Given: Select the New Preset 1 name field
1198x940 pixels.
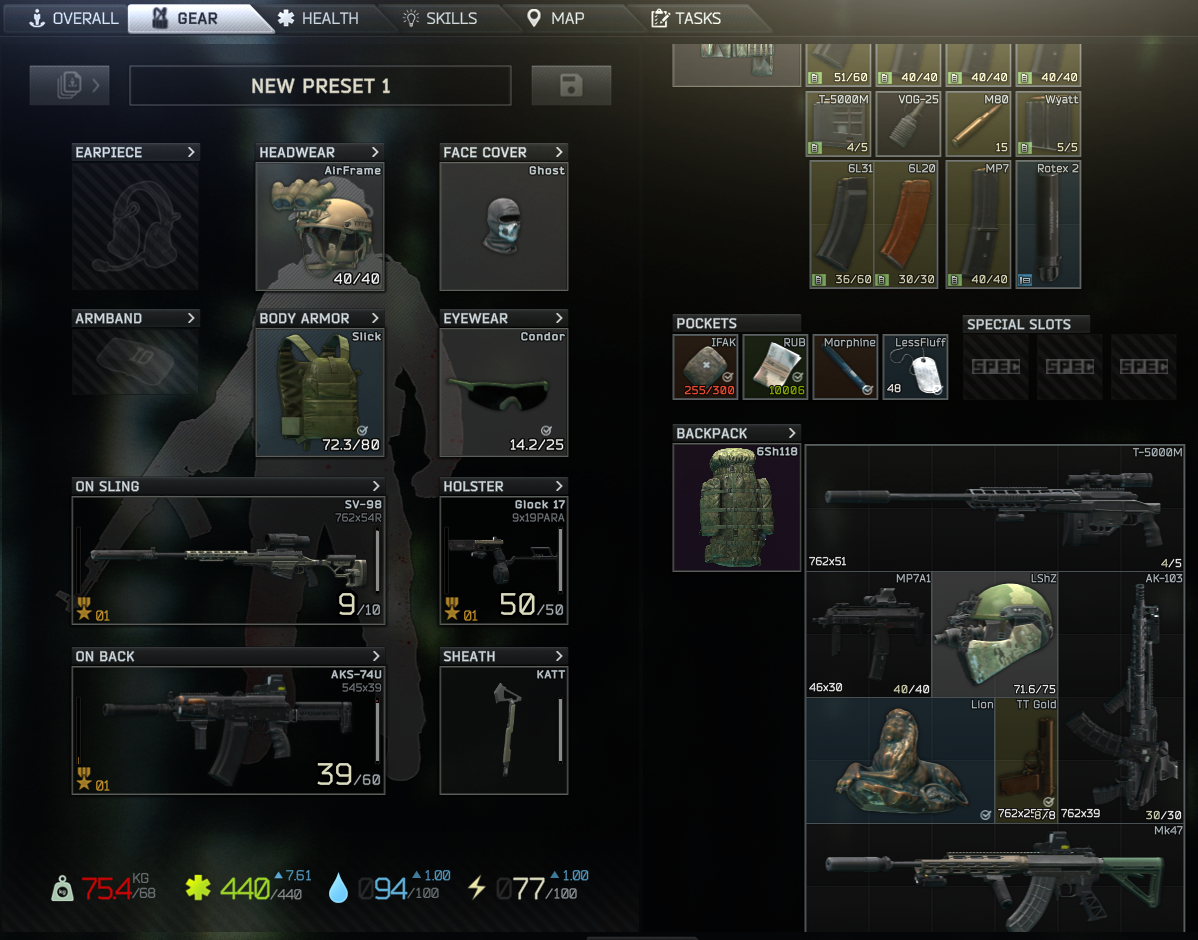Looking at the screenshot, I should point(320,86).
